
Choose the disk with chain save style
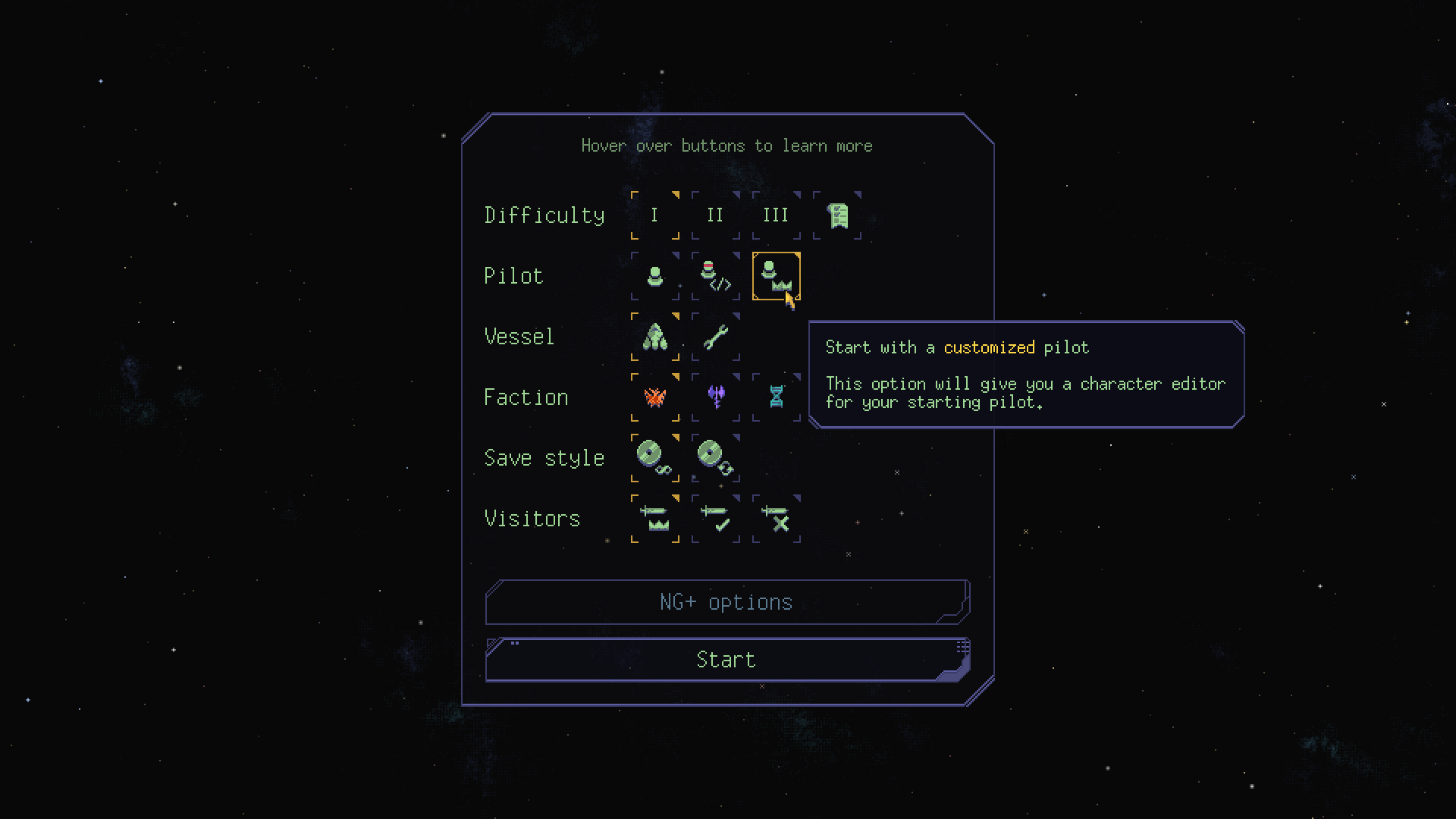click(x=715, y=458)
